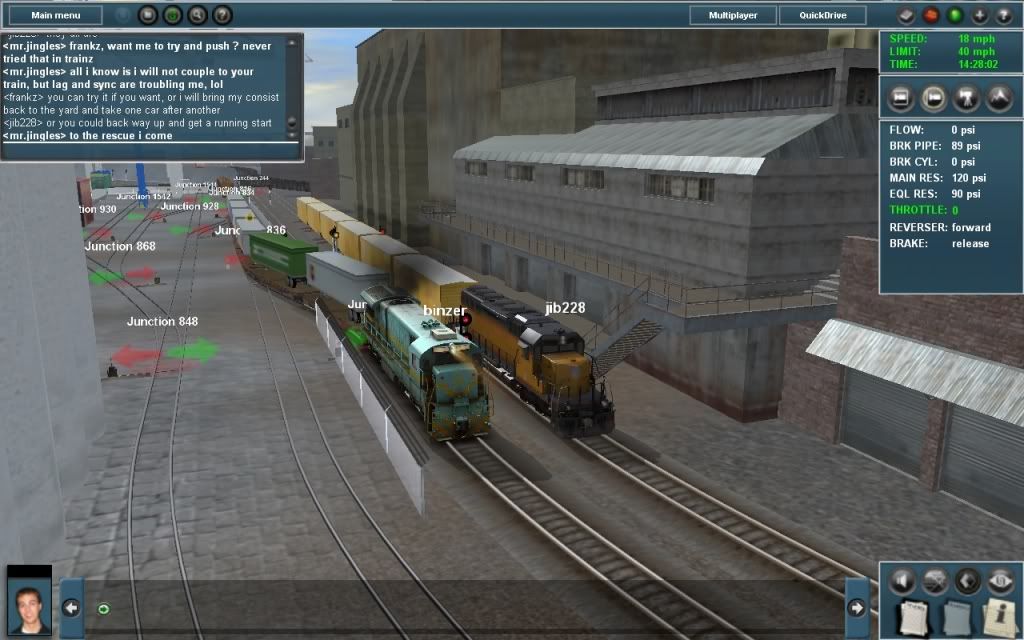
Task: Click the left arrow on the driver bar
Action: tap(70, 607)
